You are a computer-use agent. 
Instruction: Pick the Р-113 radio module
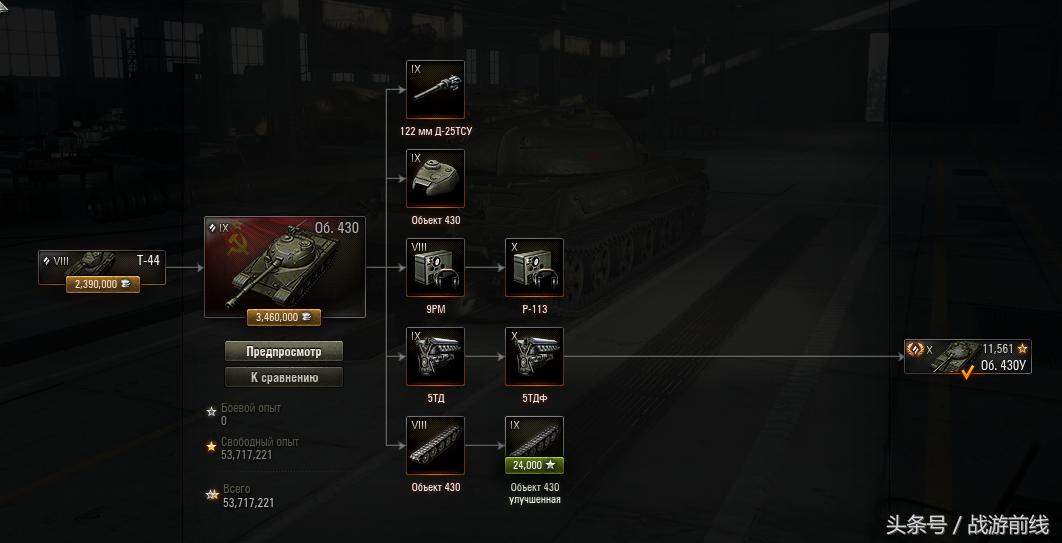534,268
